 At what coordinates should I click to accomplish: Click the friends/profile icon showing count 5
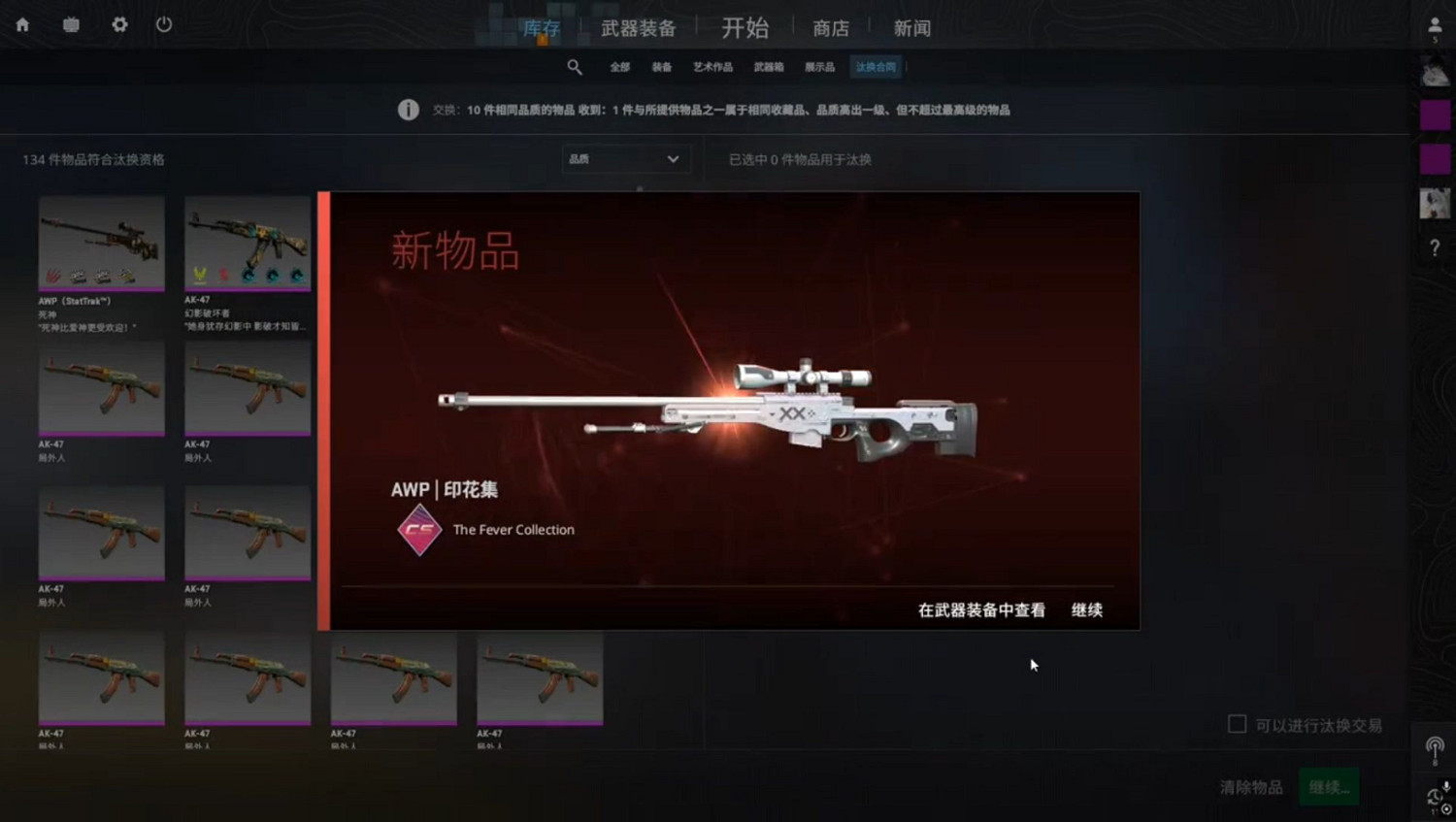[x=1435, y=27]
